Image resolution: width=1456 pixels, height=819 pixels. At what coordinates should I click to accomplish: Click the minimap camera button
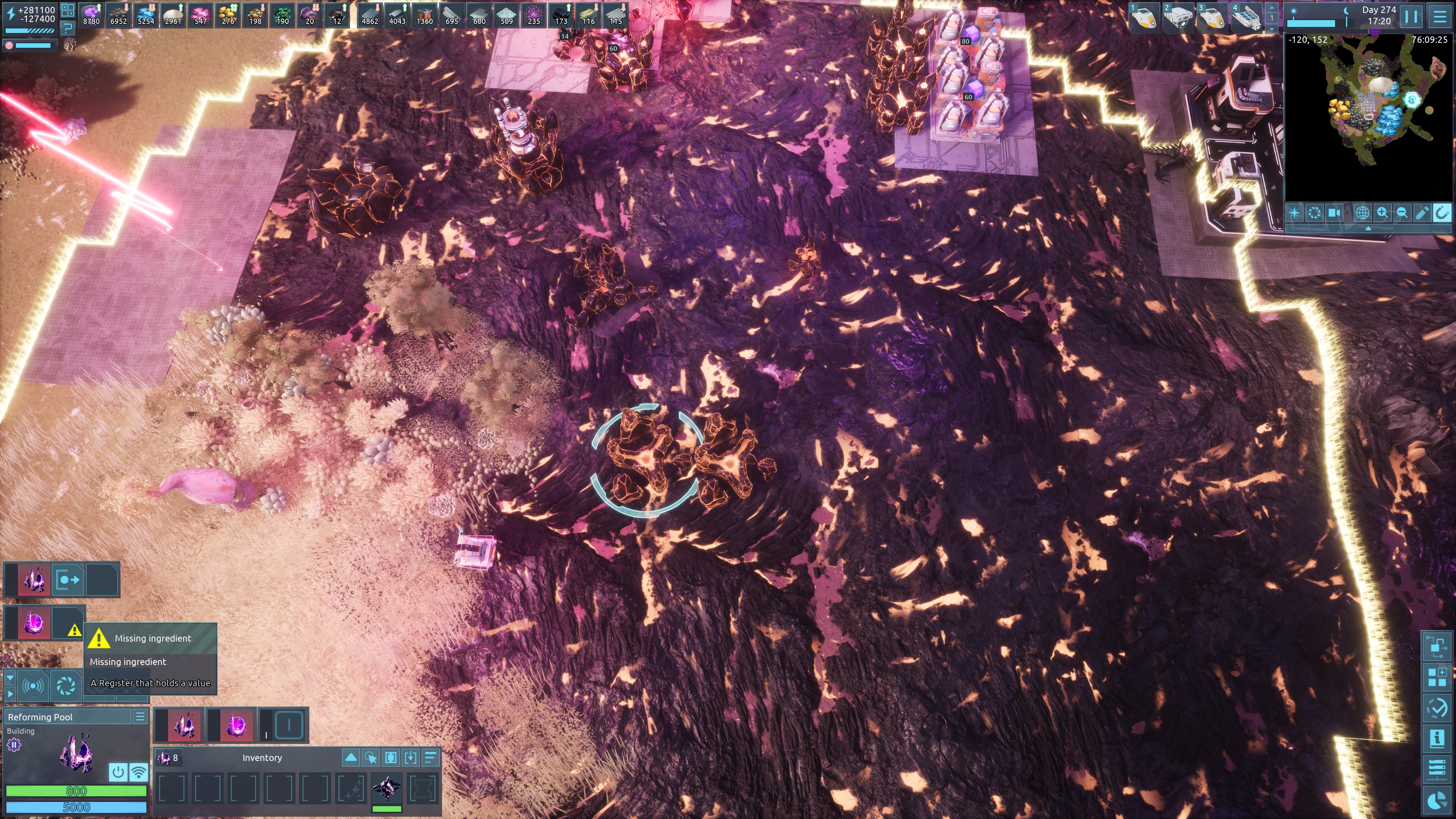(x=1335, y=213)
